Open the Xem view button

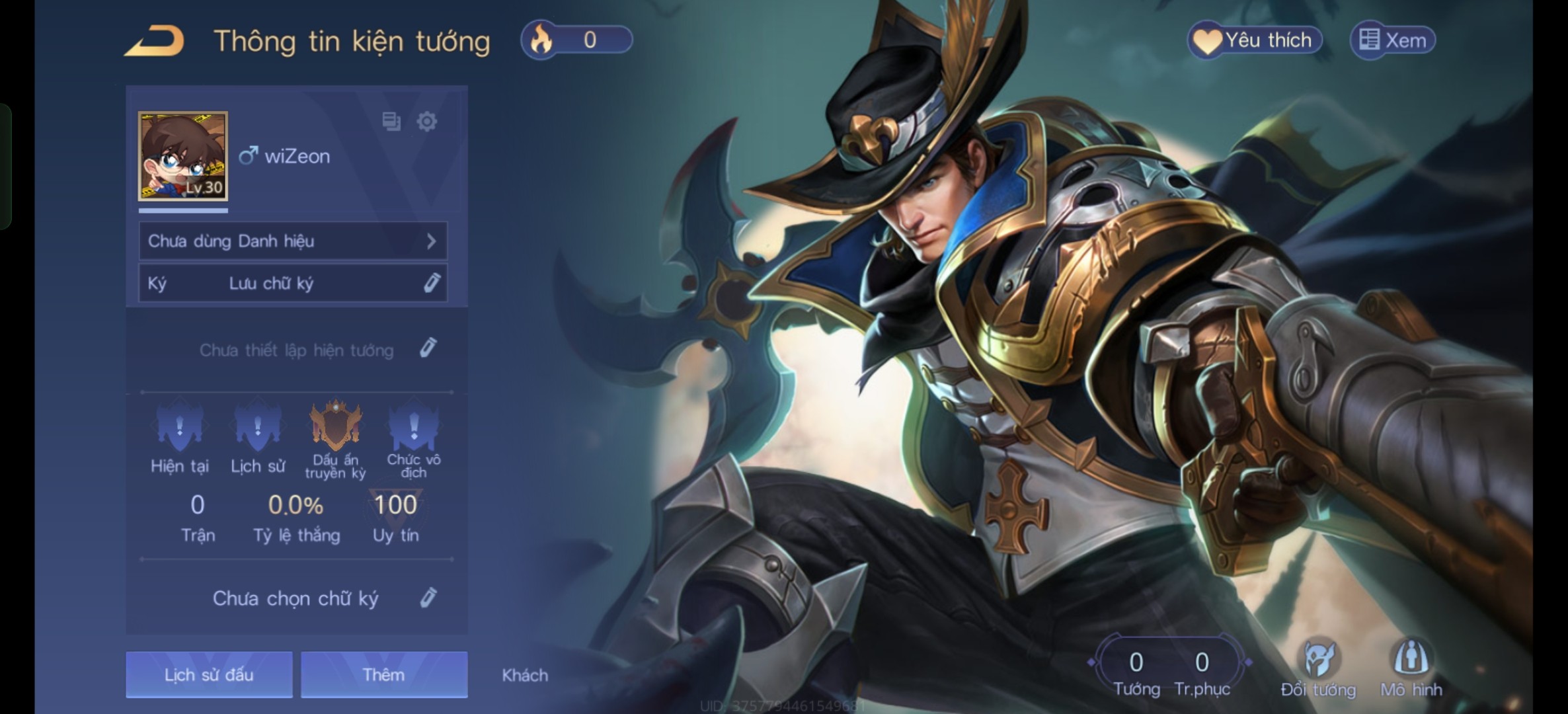click(1392, 40)
